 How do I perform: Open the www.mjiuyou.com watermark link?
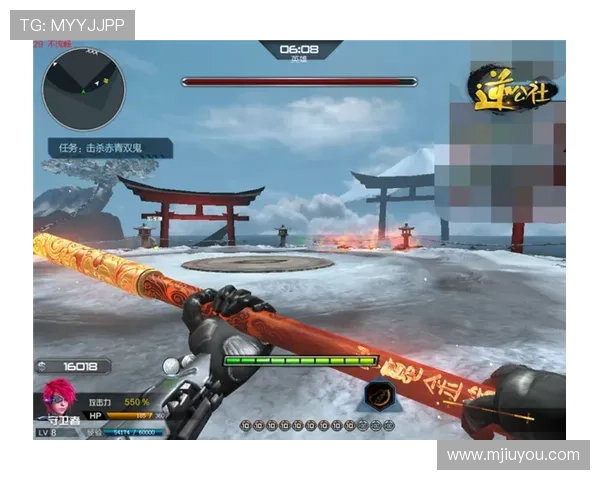coord(512,455)
